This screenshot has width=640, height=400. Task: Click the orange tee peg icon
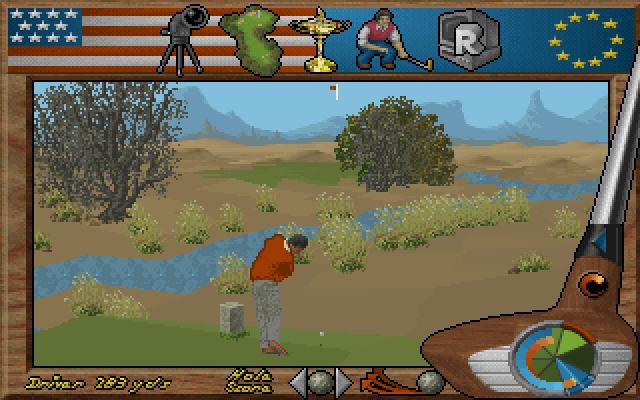coord(385,382)
